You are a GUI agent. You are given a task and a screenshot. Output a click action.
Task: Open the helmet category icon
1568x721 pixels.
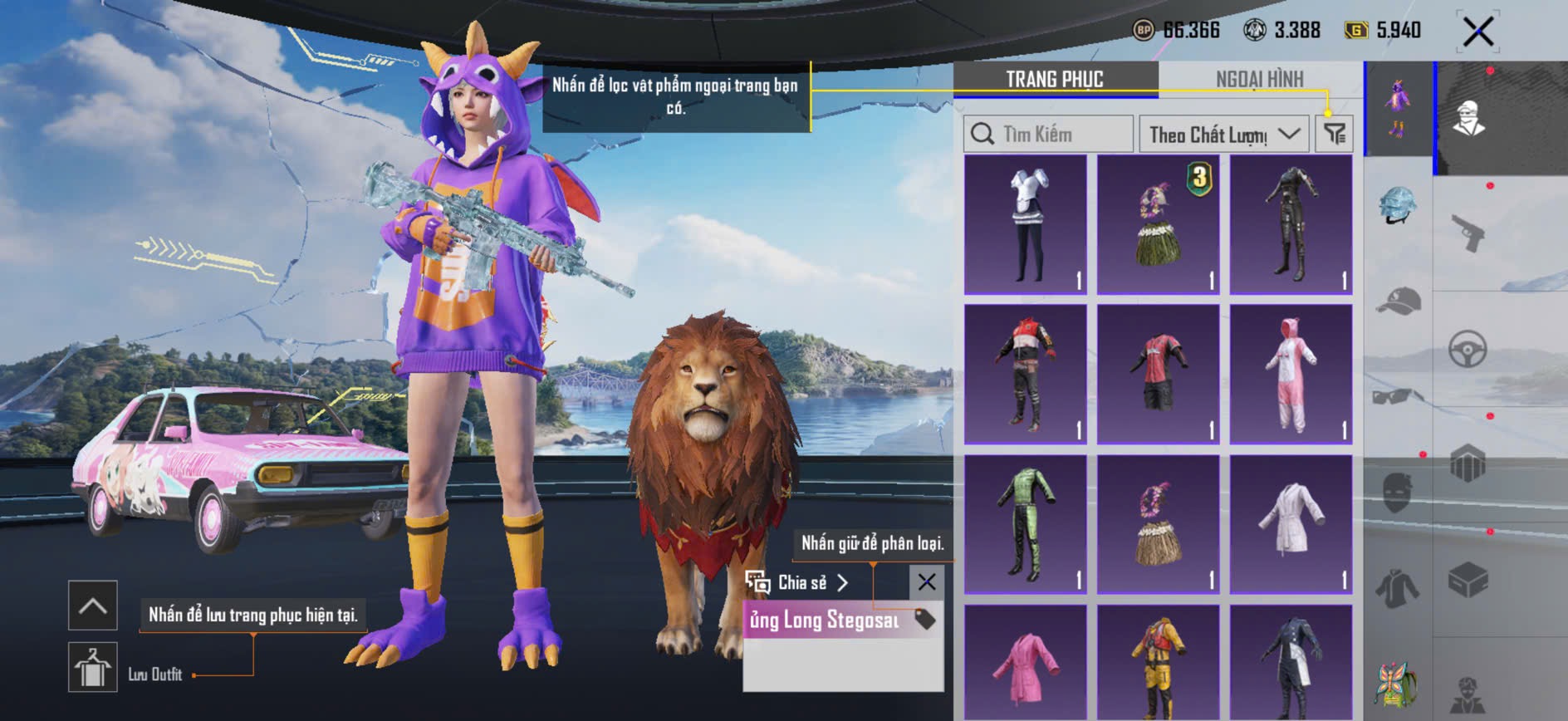pos(1398,205)
